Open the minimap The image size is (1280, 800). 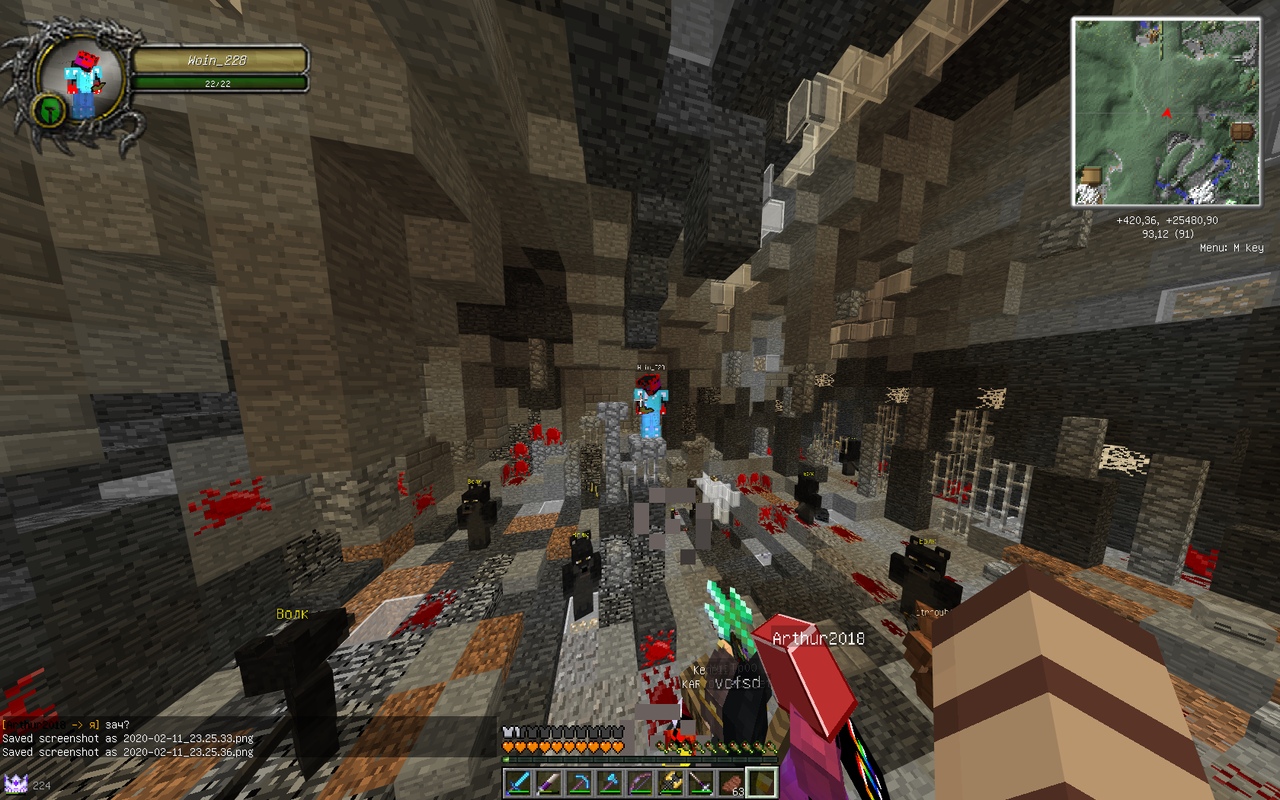(1166, 112)
